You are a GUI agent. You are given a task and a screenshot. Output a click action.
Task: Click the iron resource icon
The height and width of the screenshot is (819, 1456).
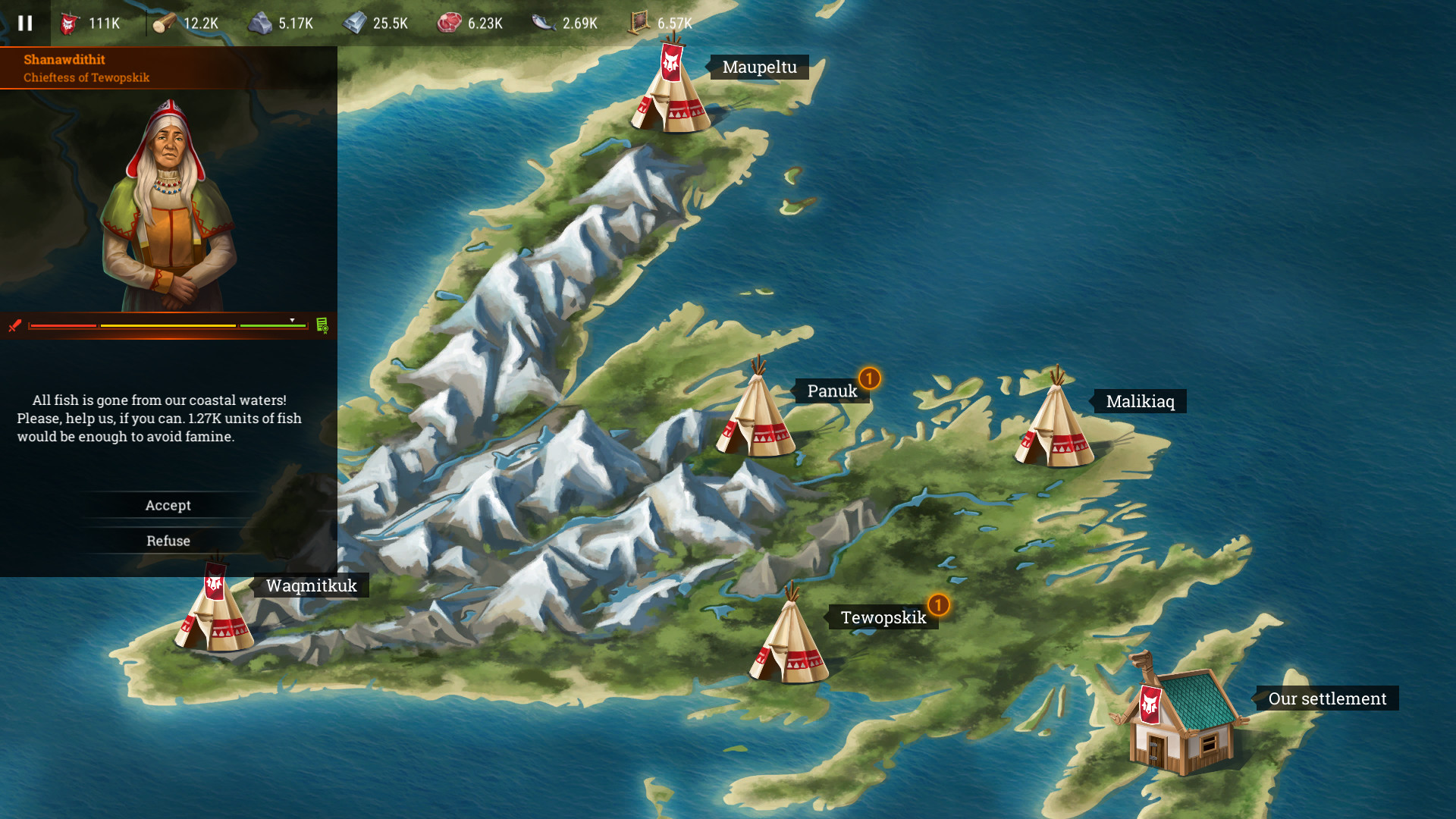pyautogui.click(x=353, y=23)
